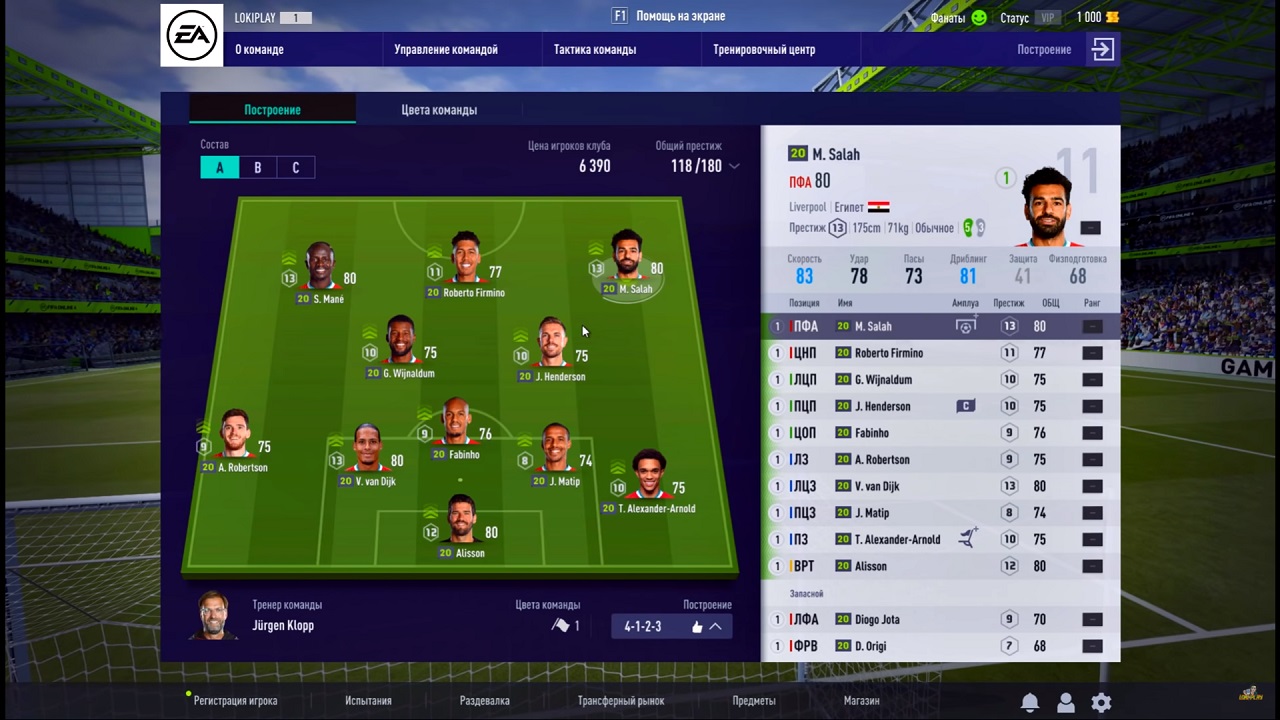Select squad B in the Состав switcher

[x=257, y=167]
